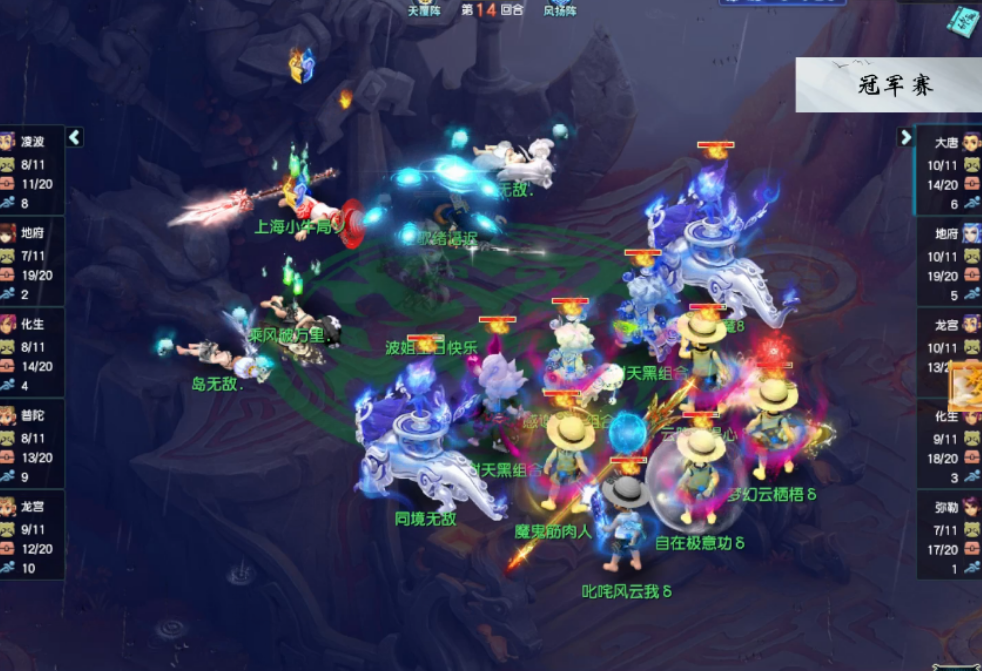This screenshot has height=671, width=982.
Task: Collapse the right team panel arrow
Action: [906, 138]
